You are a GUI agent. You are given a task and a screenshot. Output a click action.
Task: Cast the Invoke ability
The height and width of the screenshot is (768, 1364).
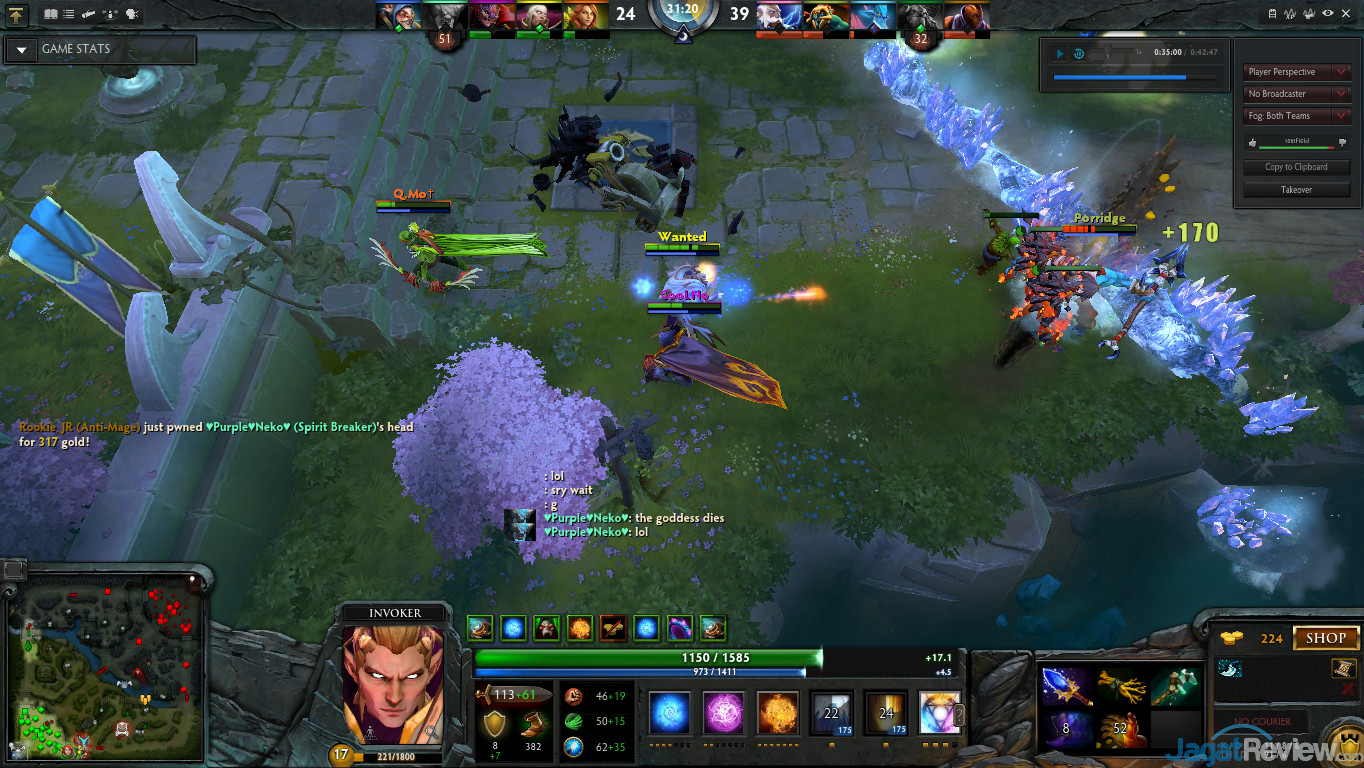pos(939,714)
